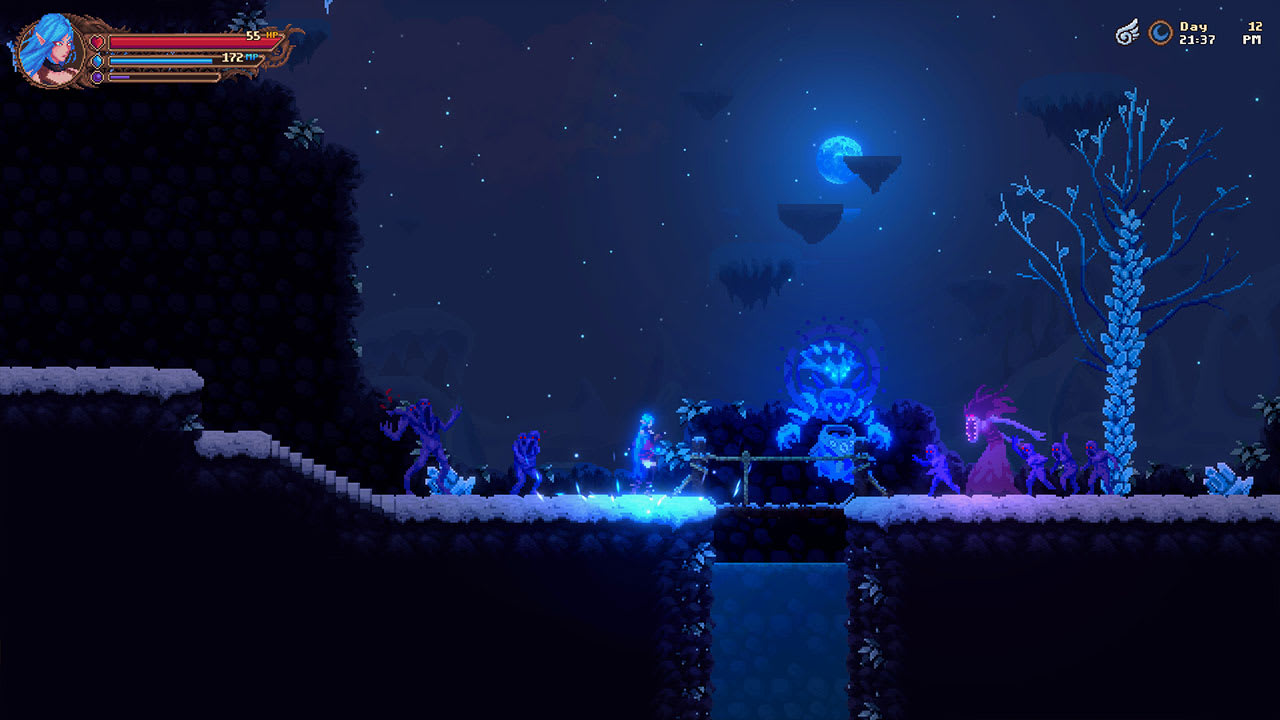This screenshot has height=720, width=1280.
Task: Select the character portrait in the HUD
Action: click(50, 50)
